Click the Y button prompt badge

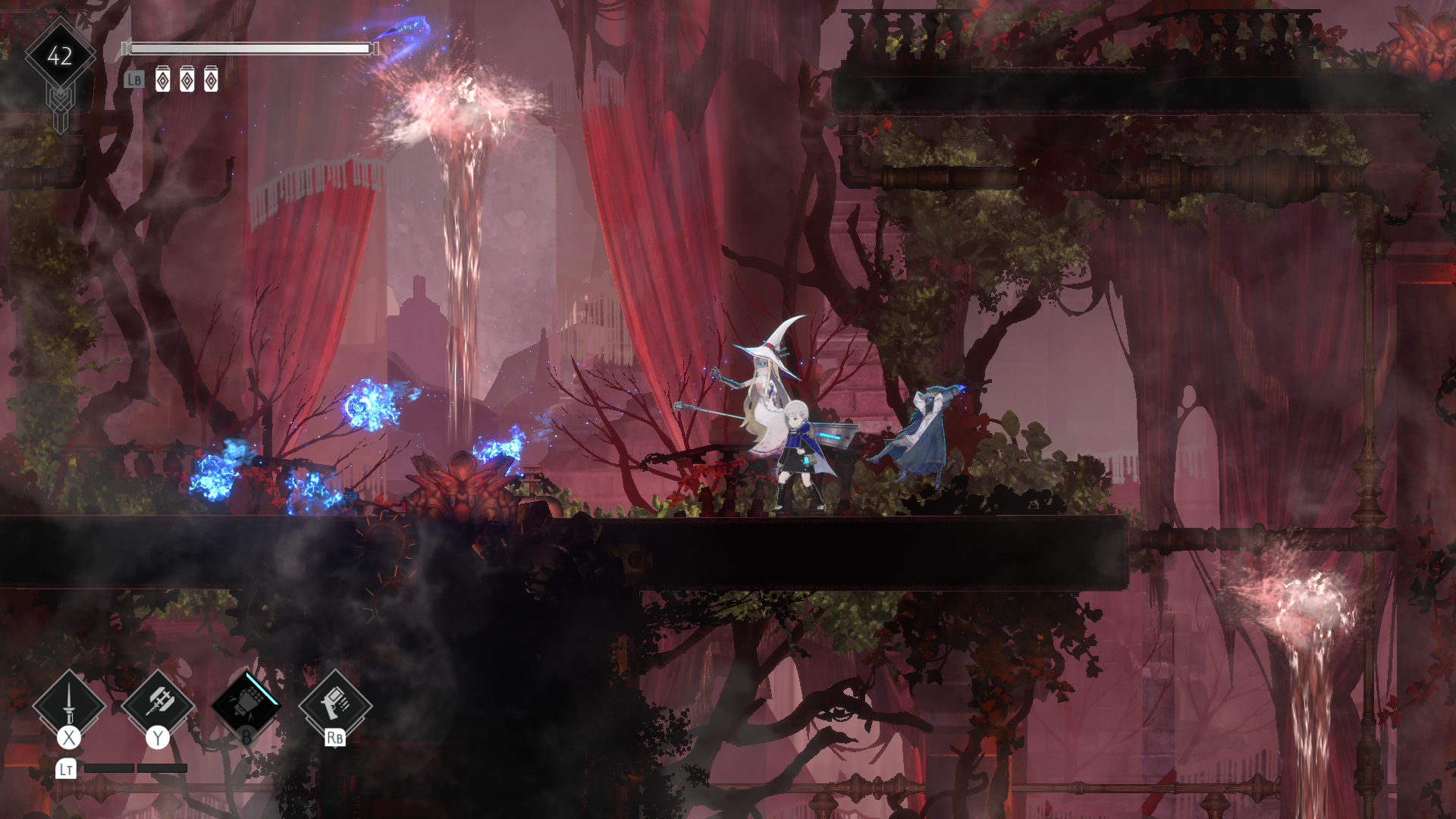click(157, 736)
